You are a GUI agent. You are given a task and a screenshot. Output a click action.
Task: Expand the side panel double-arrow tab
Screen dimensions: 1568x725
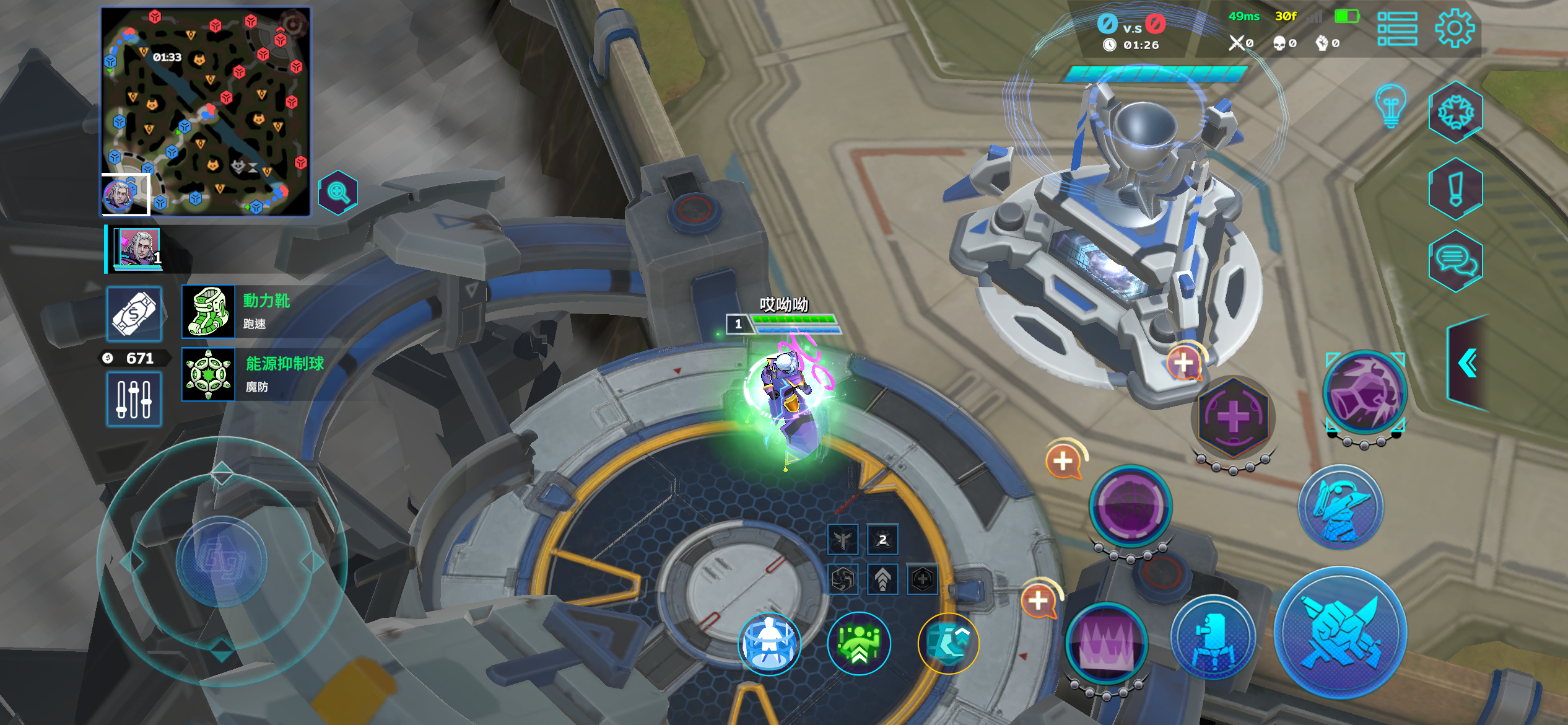[x=1468, y=363]
